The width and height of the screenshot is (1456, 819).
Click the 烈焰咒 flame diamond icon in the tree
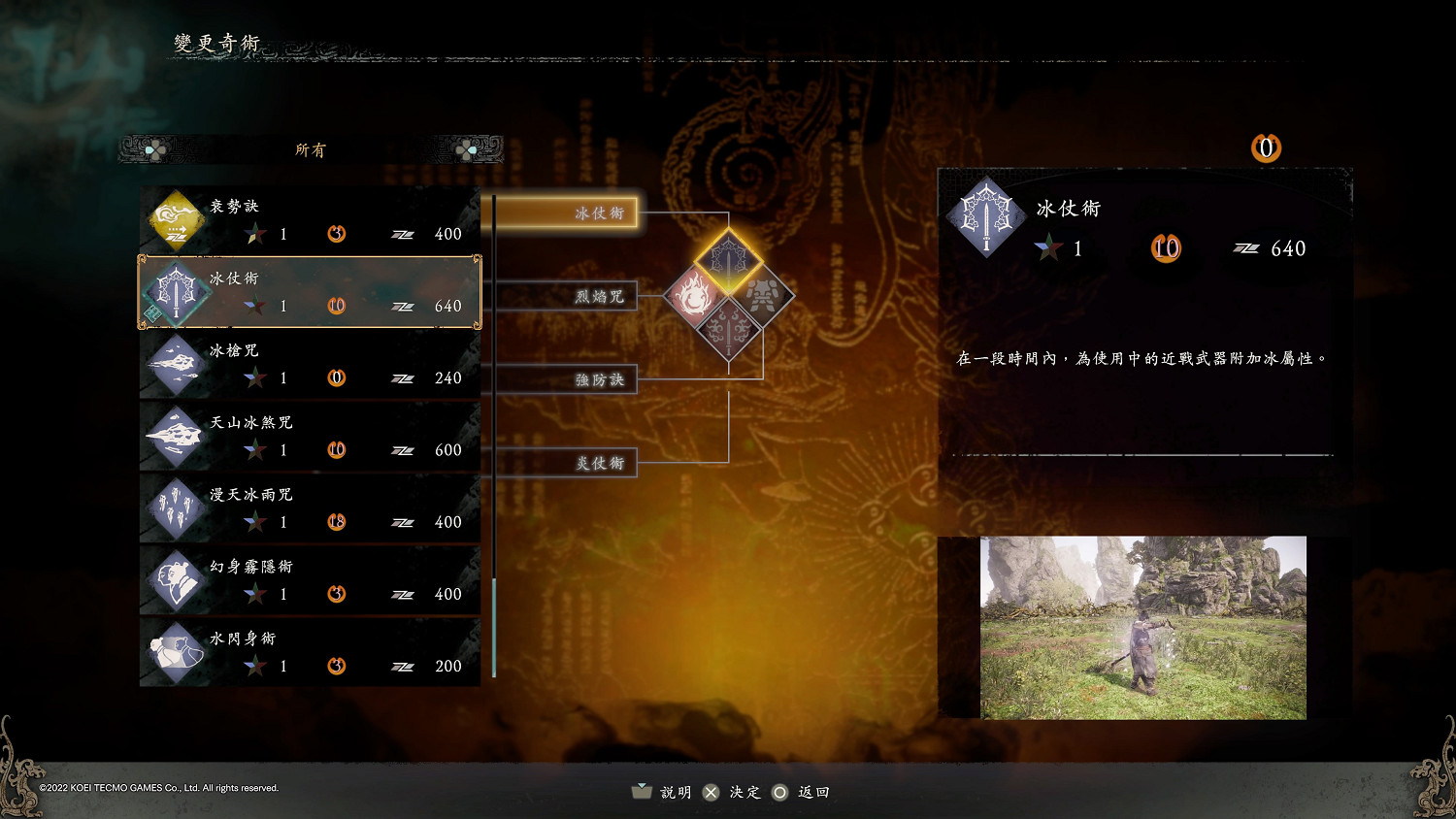[691, 296]
